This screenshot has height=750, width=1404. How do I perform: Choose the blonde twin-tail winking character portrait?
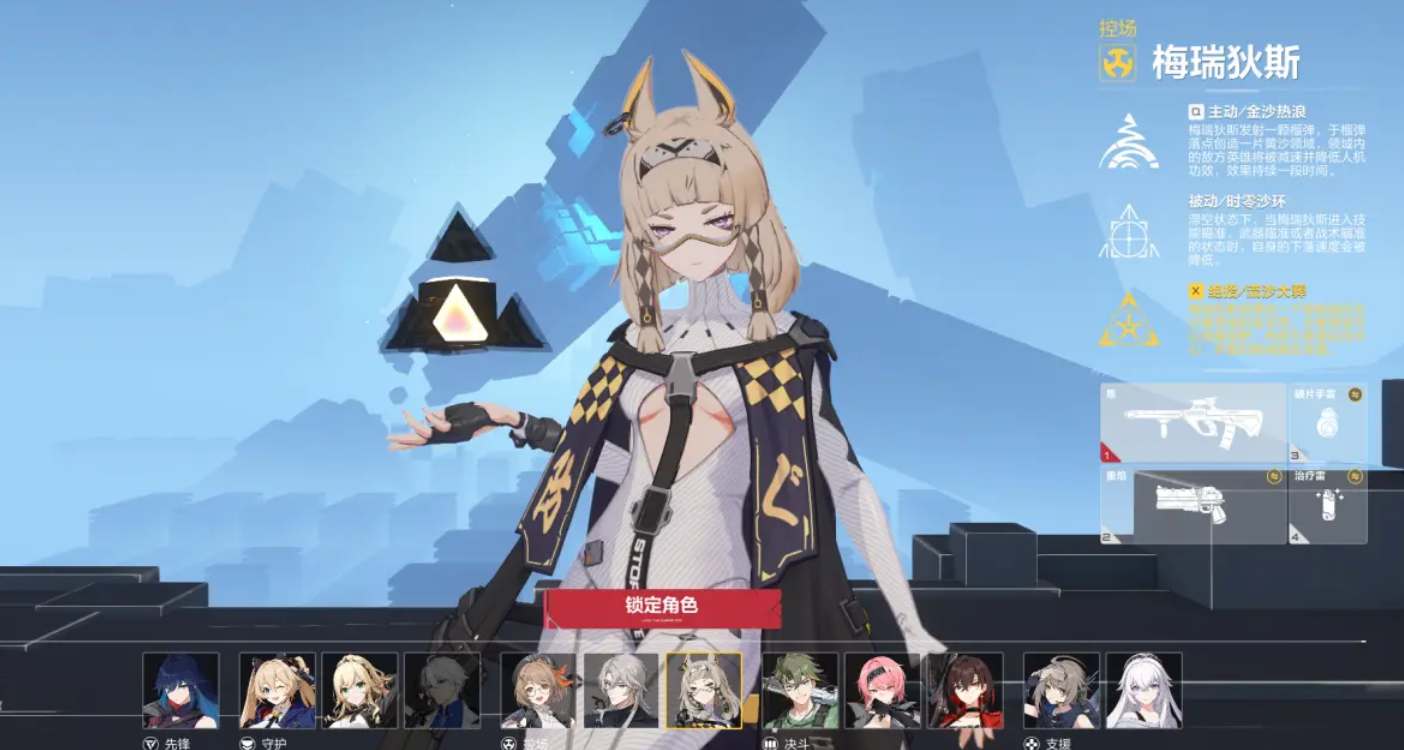click(x=277, y=690)
